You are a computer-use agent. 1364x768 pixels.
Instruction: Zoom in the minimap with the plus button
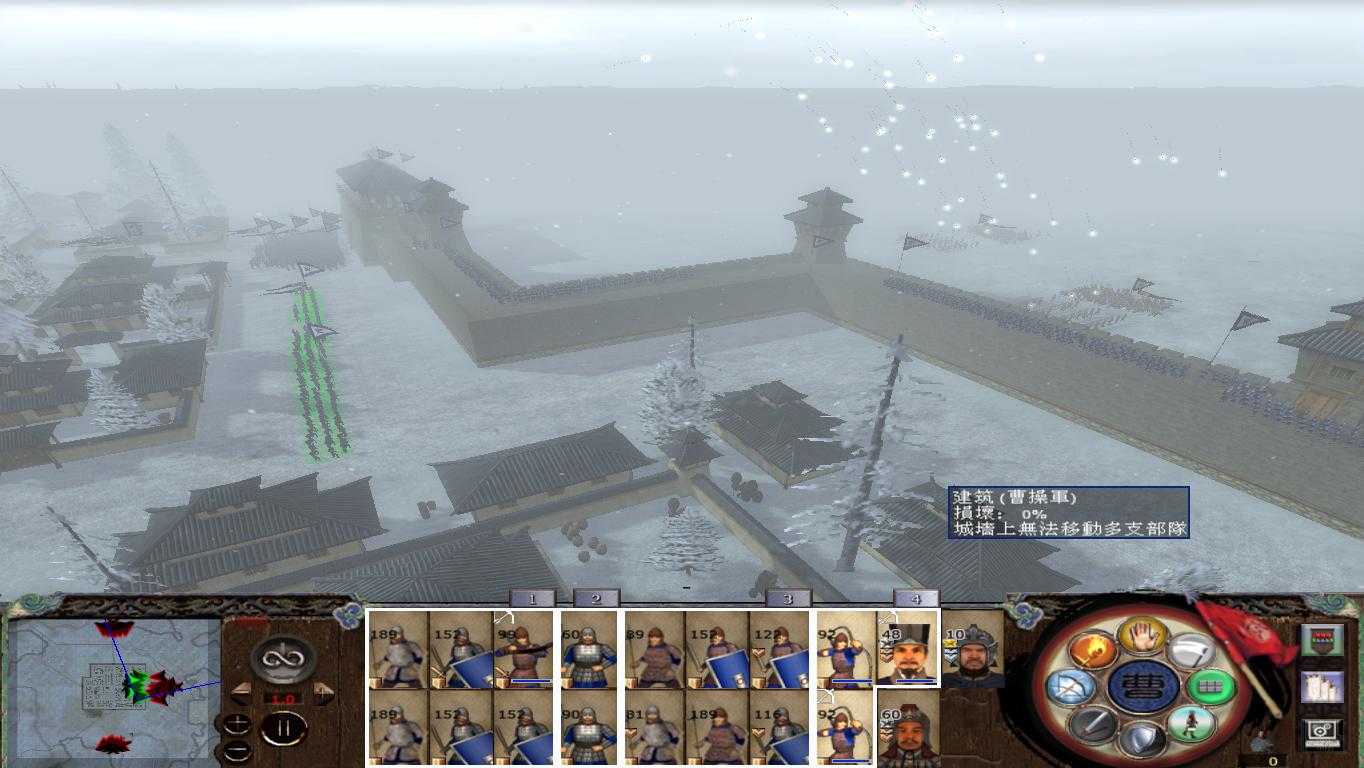tap(237, 722)
